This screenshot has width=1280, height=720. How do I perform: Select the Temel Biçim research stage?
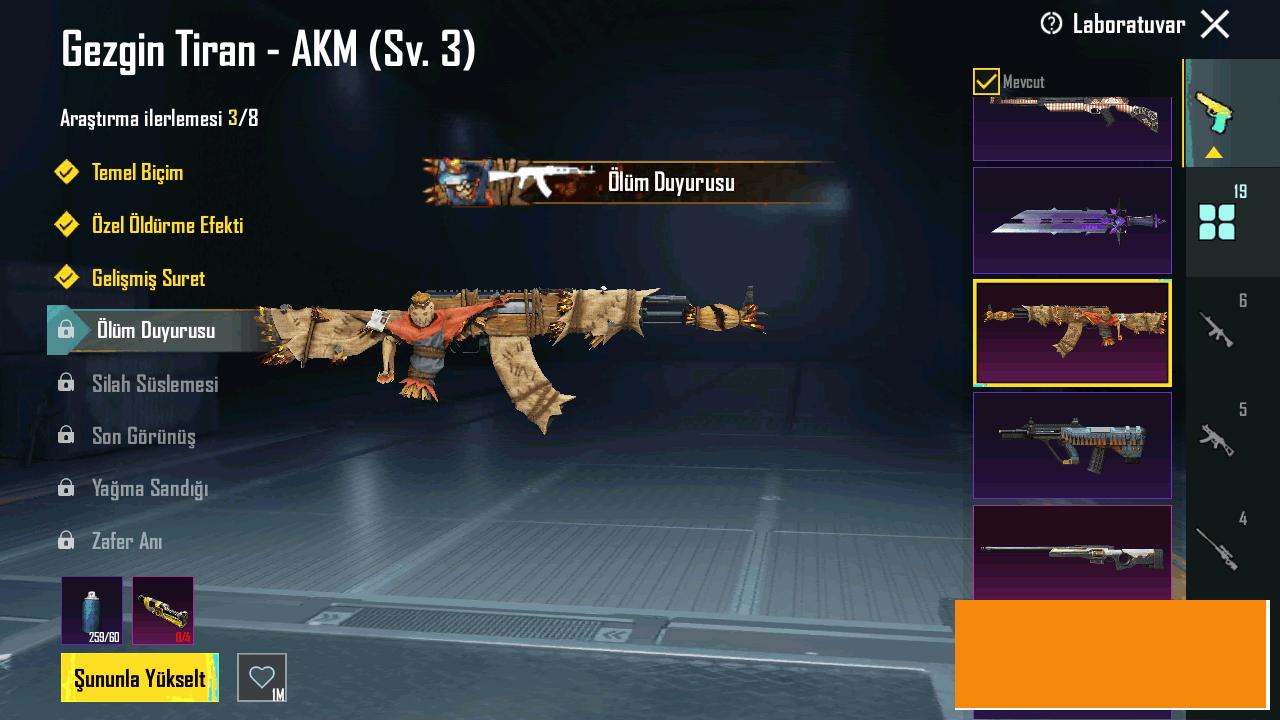coord(137,173)
